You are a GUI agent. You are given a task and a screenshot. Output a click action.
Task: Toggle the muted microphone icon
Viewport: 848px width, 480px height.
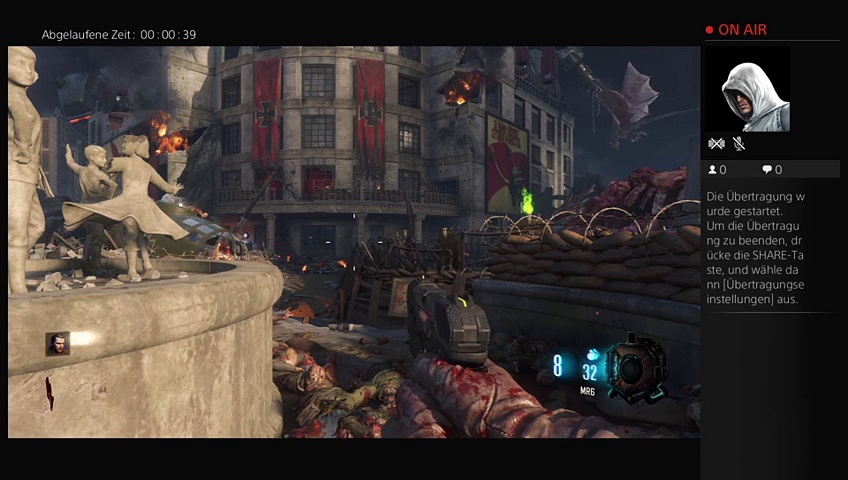(x=739, y=144)
